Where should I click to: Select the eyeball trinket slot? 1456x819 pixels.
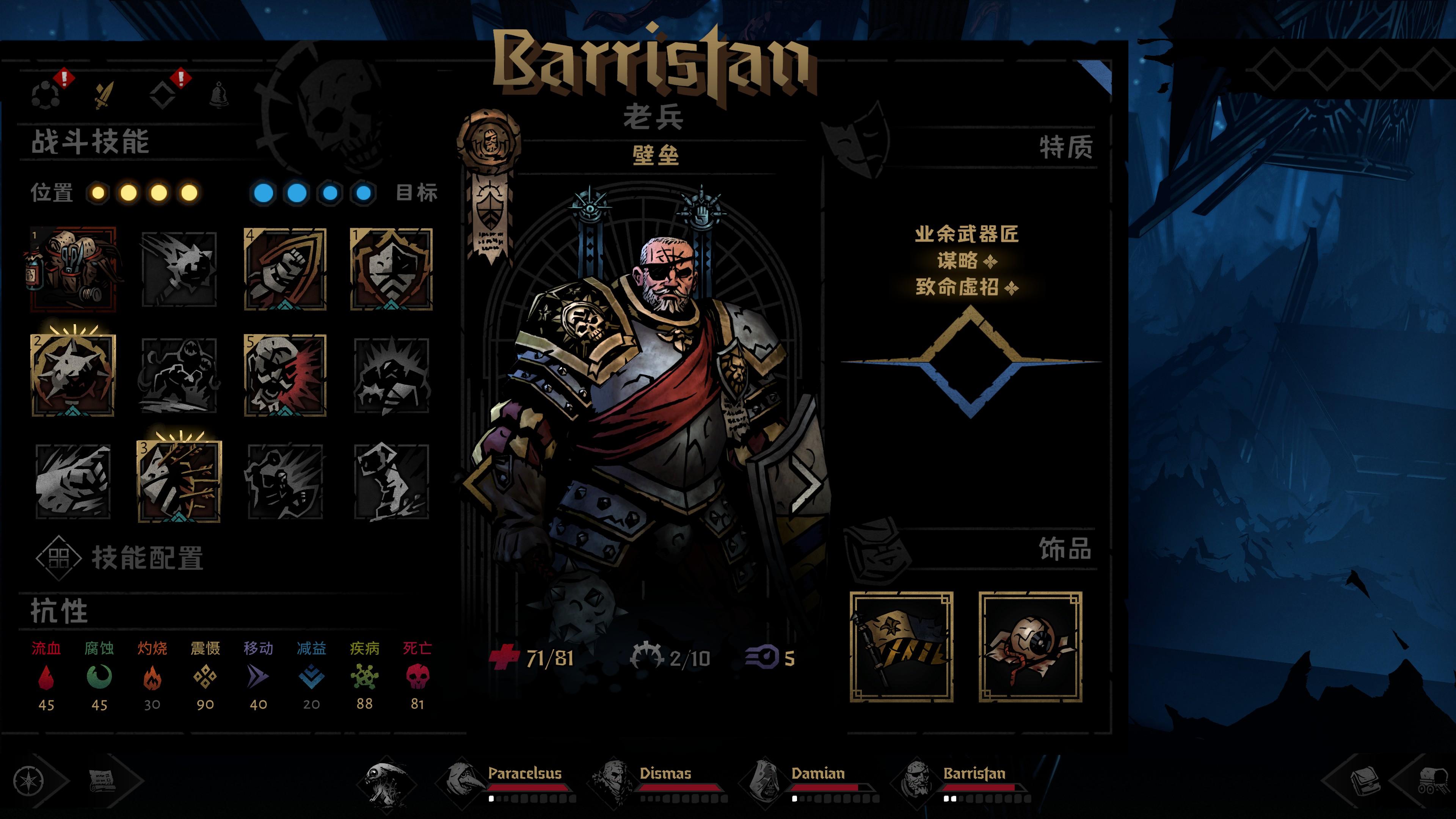click(x=1030, y=646)
